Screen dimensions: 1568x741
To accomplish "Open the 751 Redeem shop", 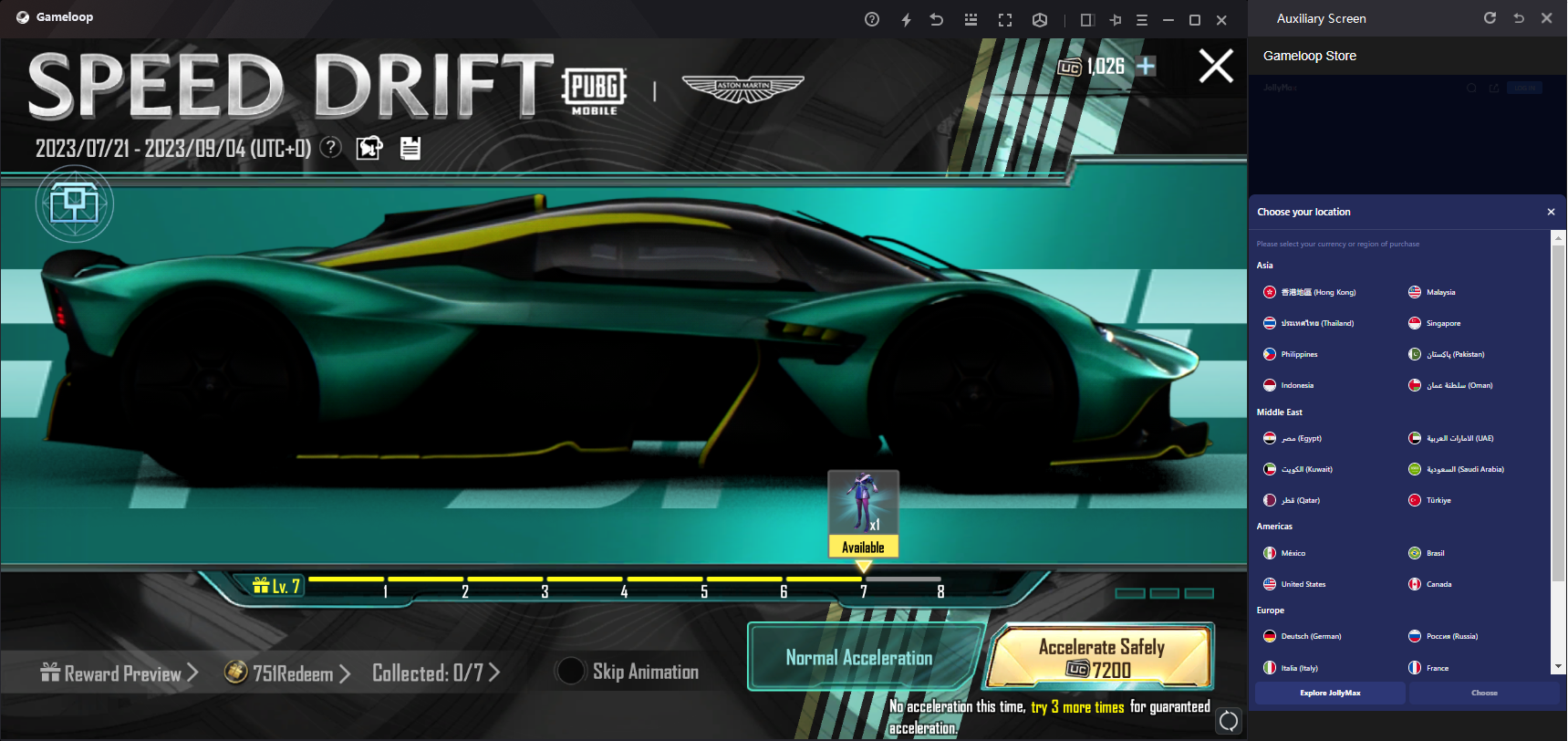I will pyautogui.click(x=287, y=673).
